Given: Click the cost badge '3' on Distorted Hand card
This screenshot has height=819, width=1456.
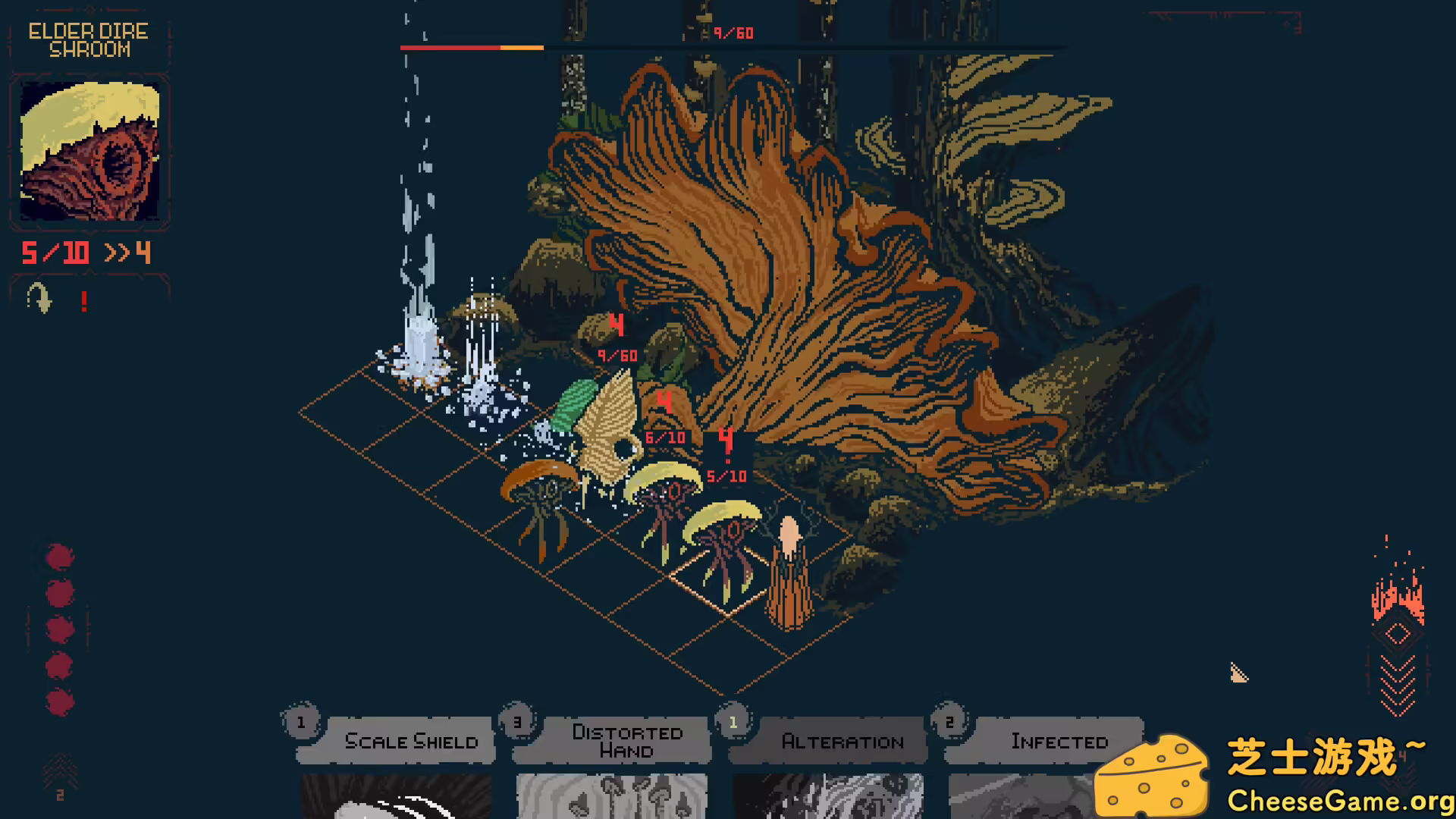Looking at the screenshot, I should tap(519, 723).
